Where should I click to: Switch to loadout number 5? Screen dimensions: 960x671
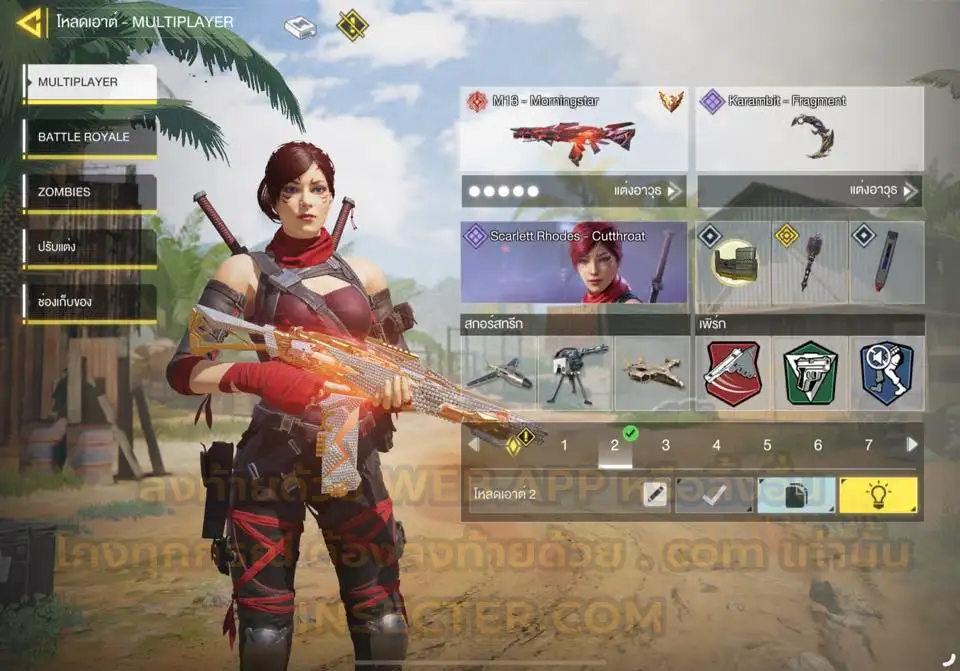(x=767, y=446)
